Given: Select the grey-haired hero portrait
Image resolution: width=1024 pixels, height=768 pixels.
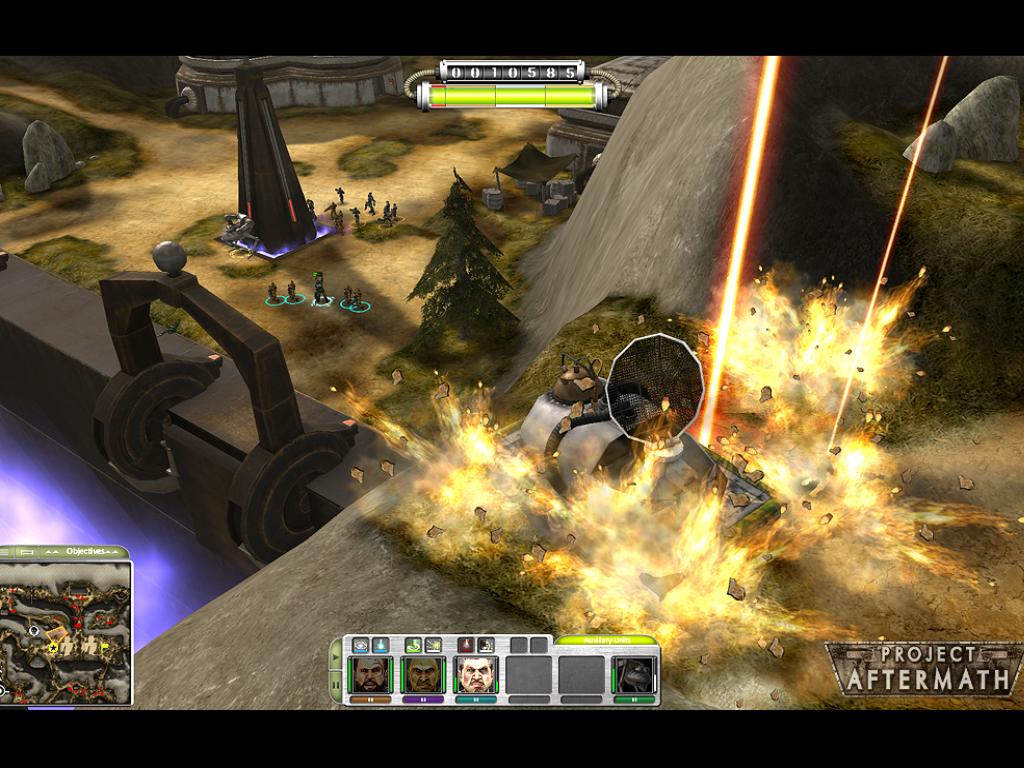Looking at the screenshot, I should (475, 675).
